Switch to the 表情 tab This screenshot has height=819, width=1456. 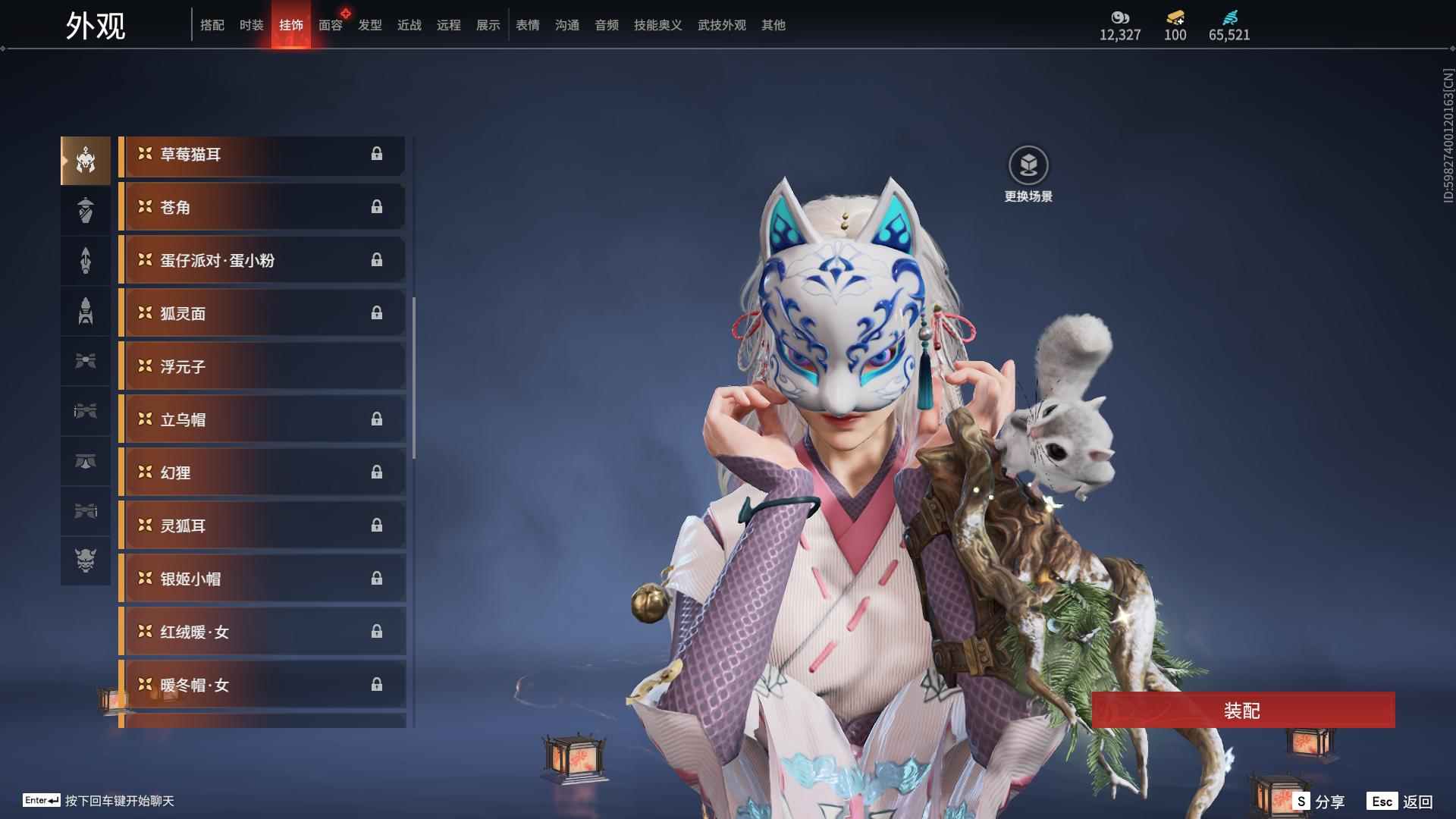pos(527,25)
